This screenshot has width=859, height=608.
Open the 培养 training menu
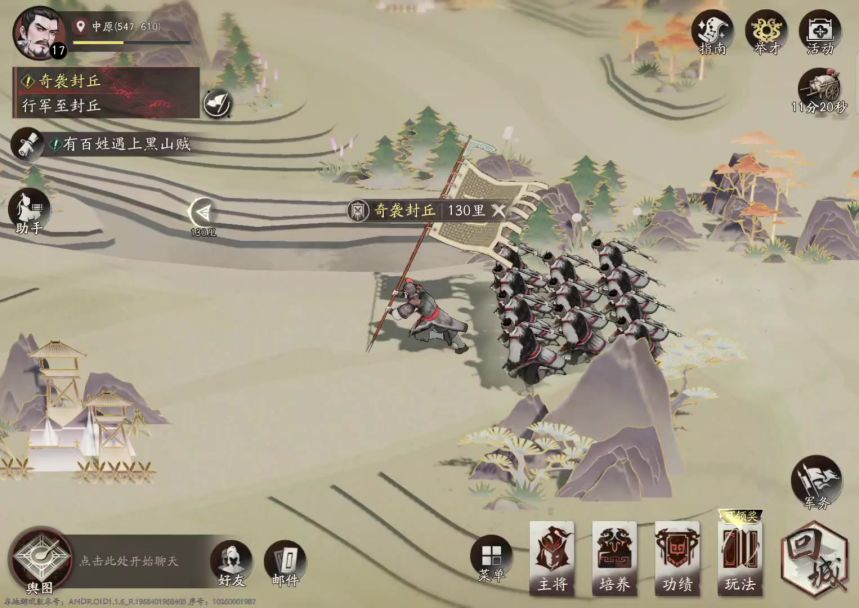point(614,557)
